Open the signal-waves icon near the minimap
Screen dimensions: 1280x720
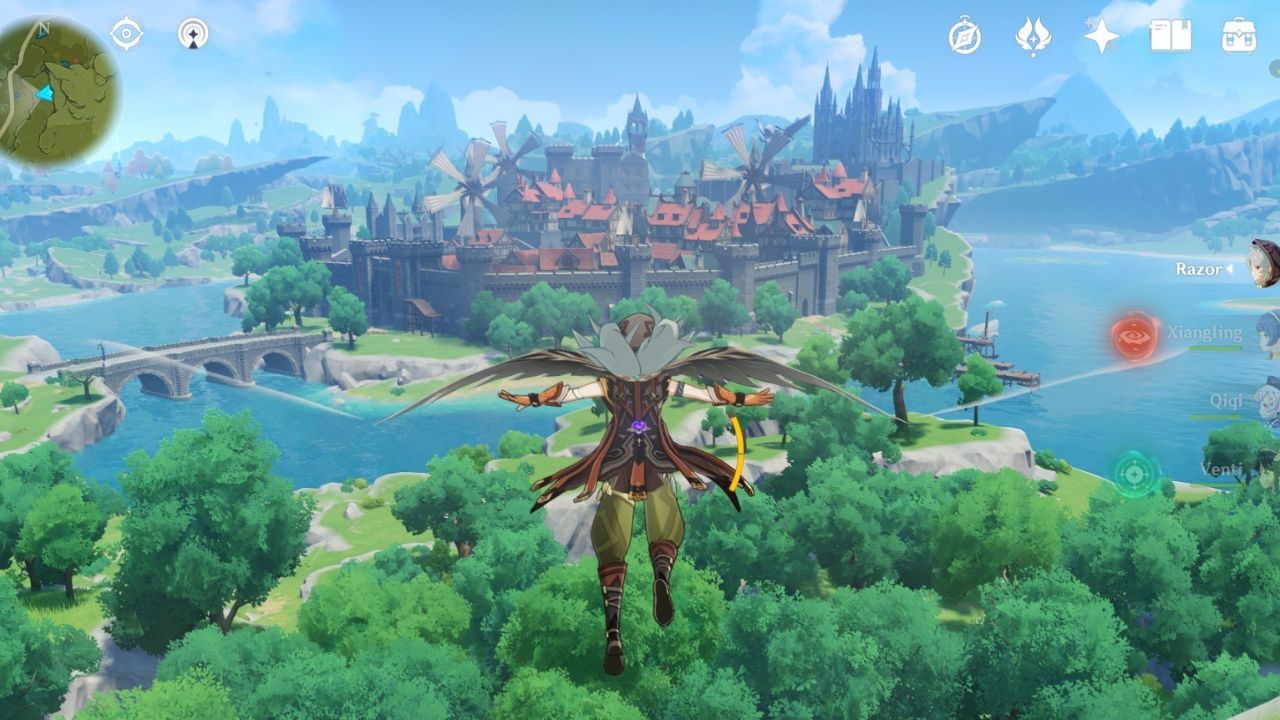tap(193, 34)
